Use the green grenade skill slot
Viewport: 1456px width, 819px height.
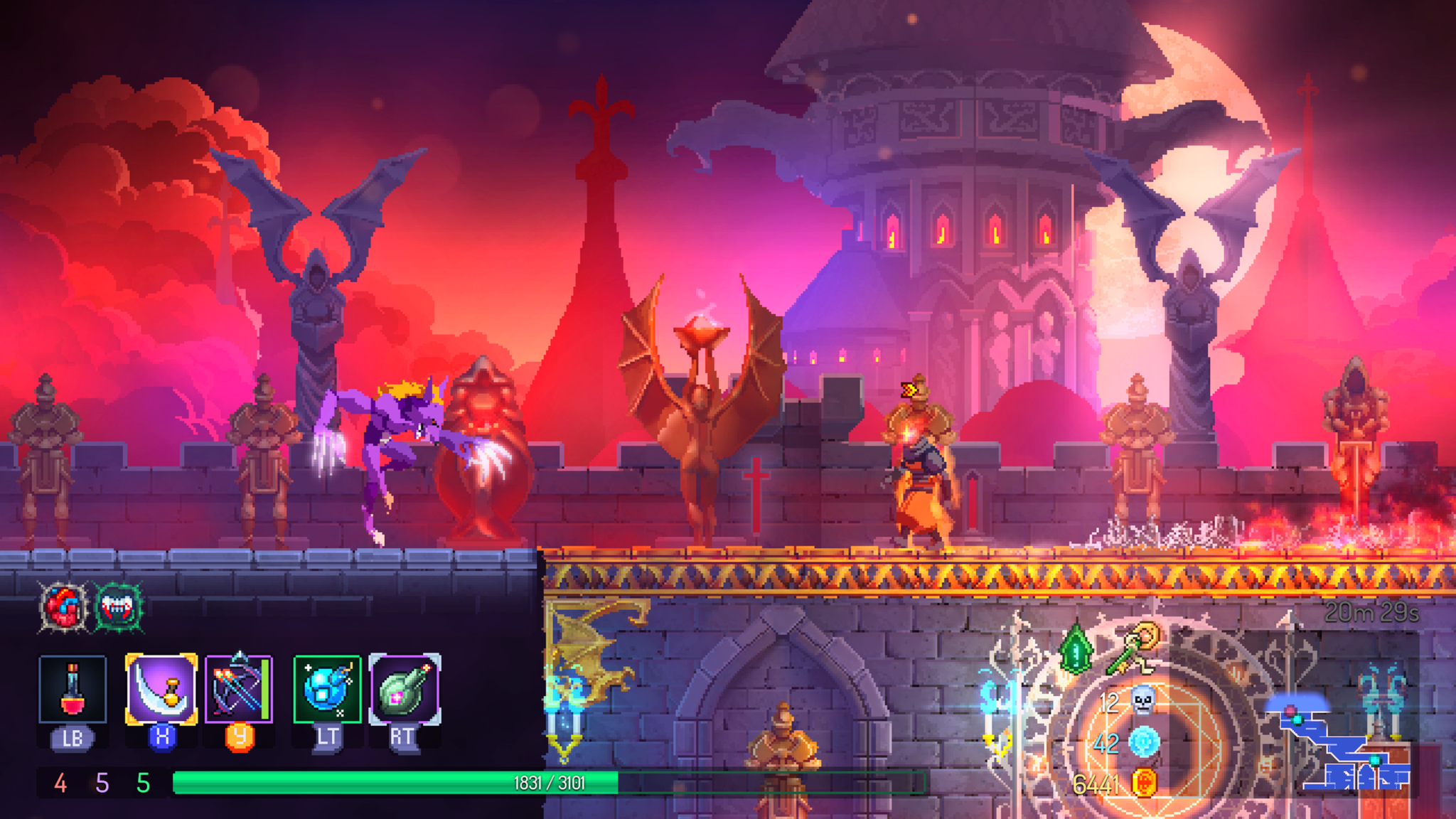pos(405,689)
